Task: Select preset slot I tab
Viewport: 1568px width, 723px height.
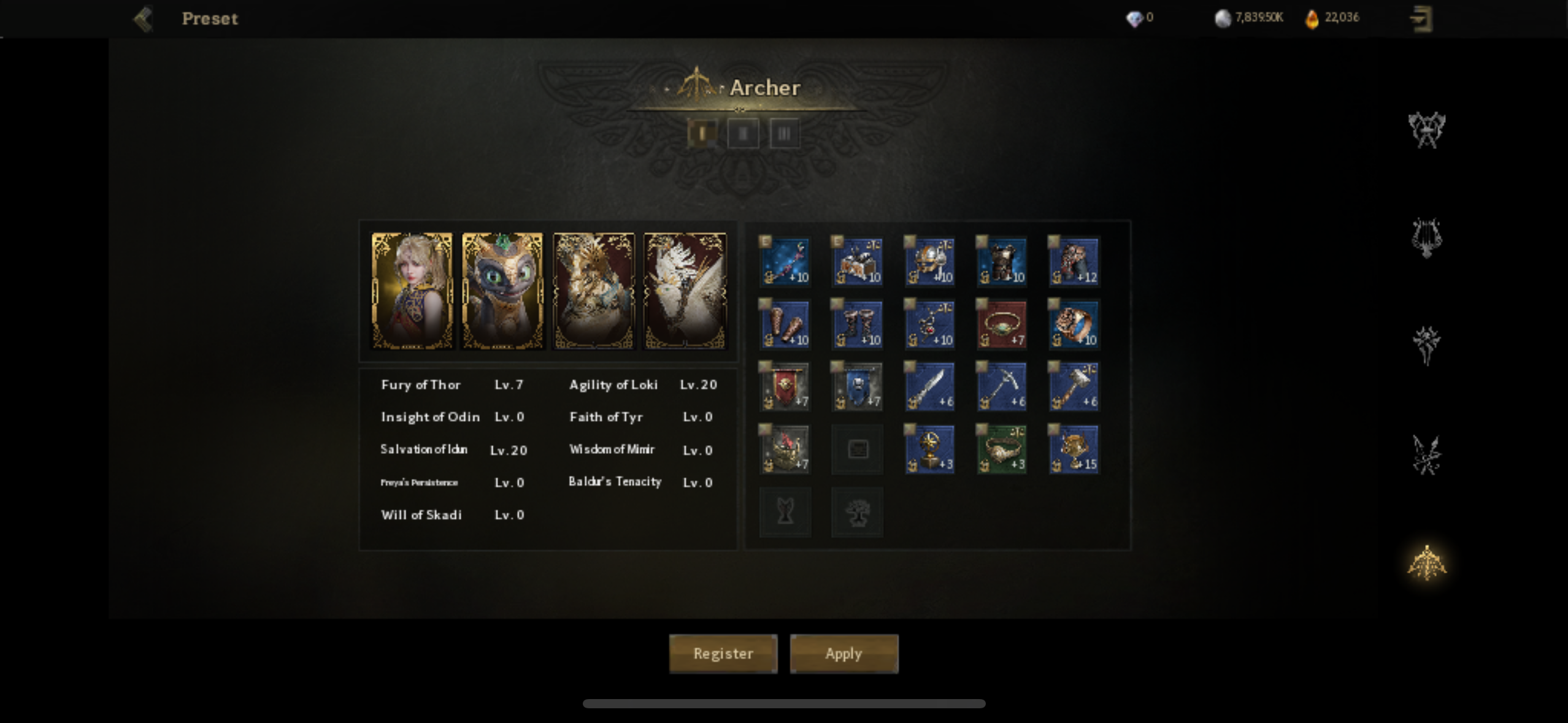Action: (702, 133)
